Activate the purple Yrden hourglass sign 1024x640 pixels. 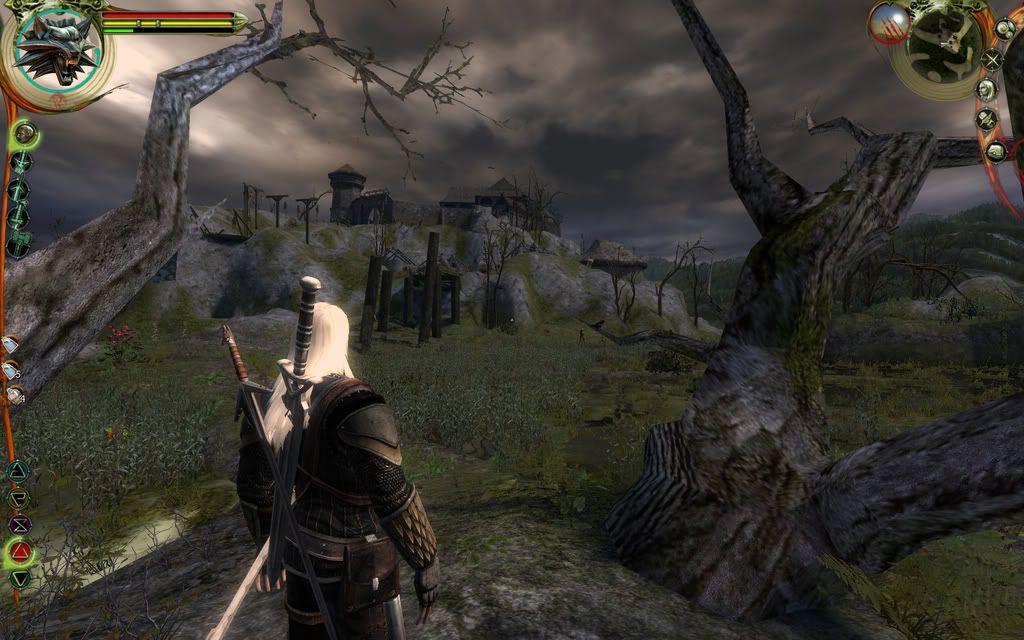(x=19, y=523)
